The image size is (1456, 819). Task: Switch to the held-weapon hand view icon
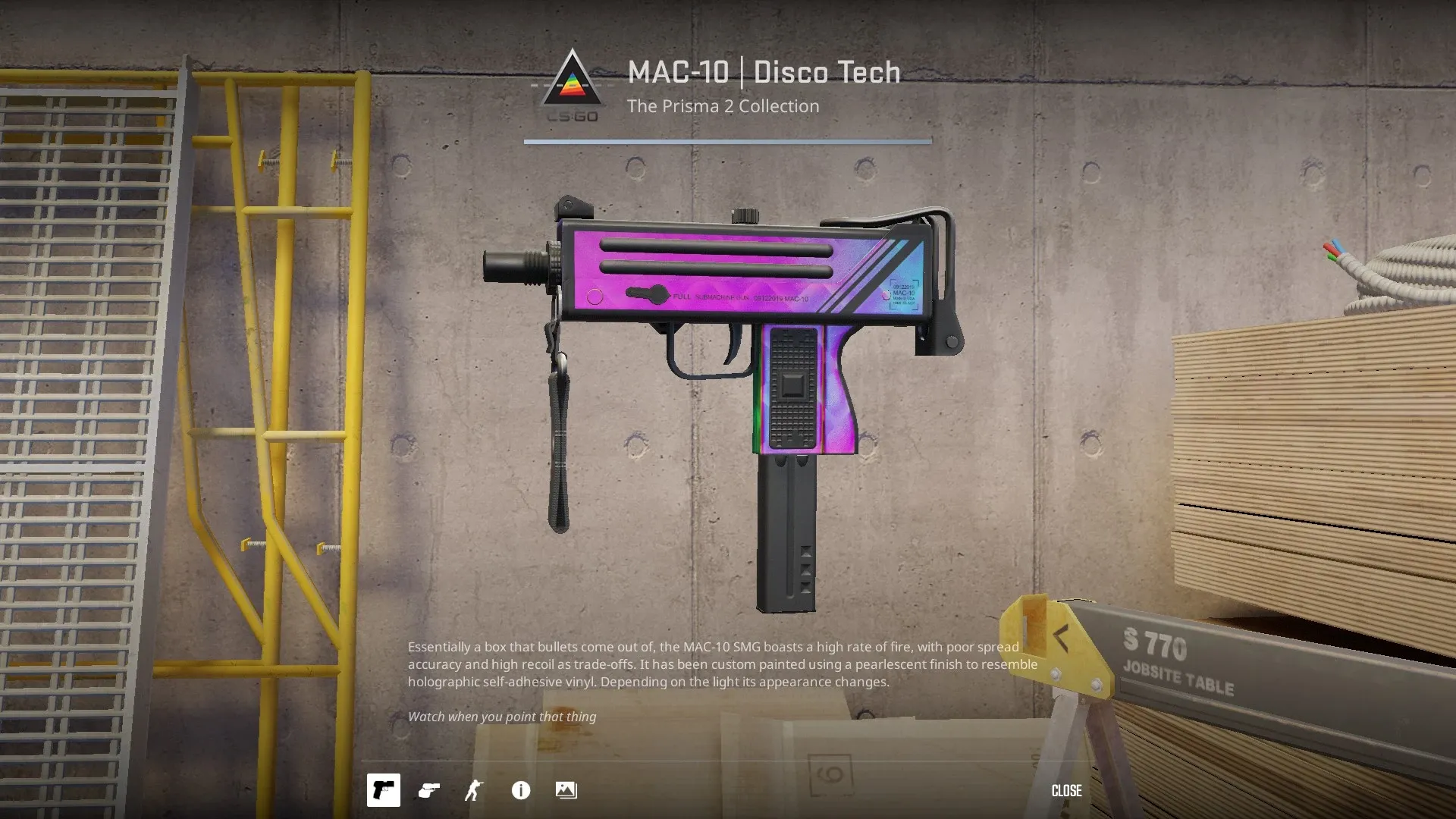point(428,790)
